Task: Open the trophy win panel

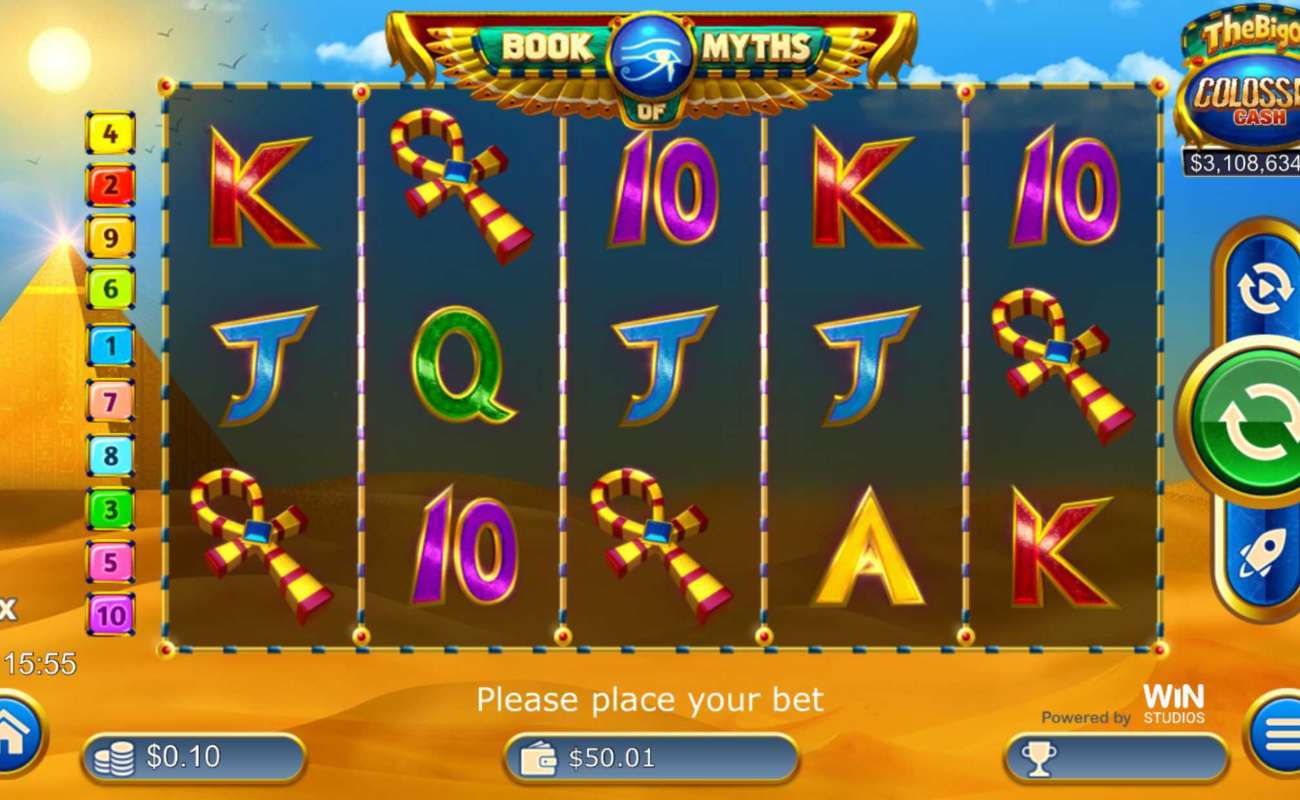Action: click(x=1115, y=758)
